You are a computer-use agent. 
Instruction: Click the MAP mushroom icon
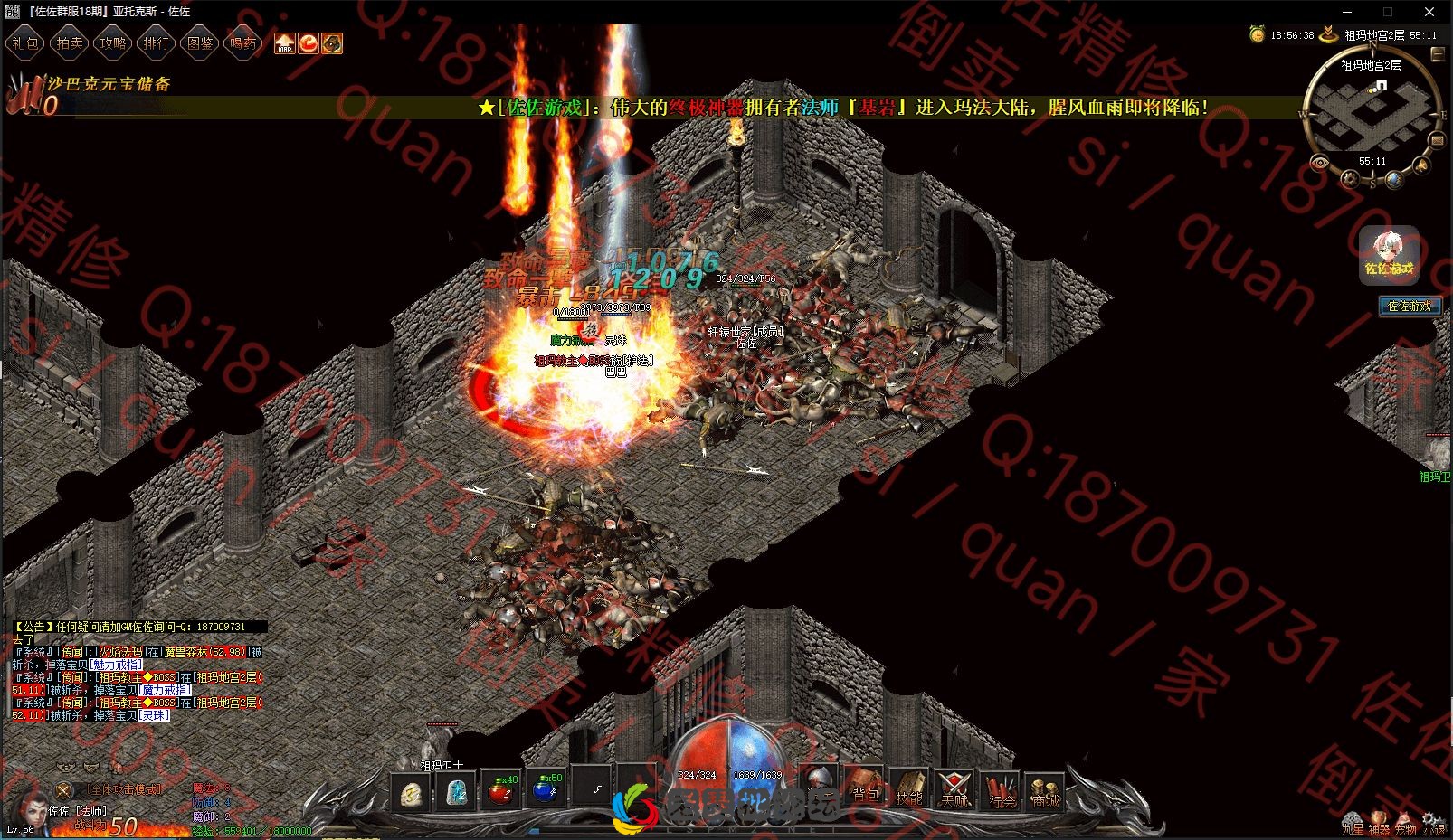(285, 42)
